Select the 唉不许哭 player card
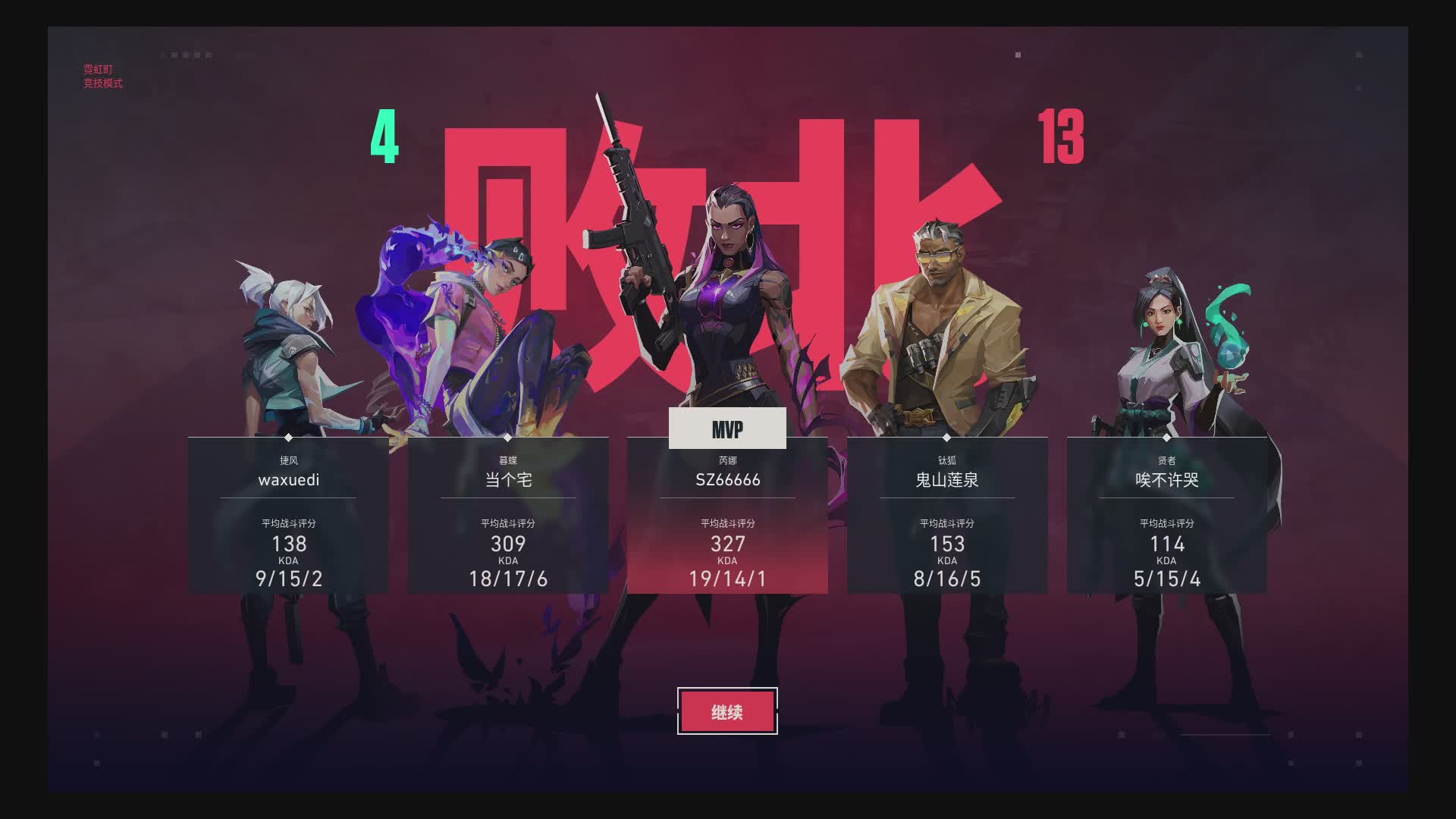The height and width of the screenshot is (819, 1456). coord(1166,516)
